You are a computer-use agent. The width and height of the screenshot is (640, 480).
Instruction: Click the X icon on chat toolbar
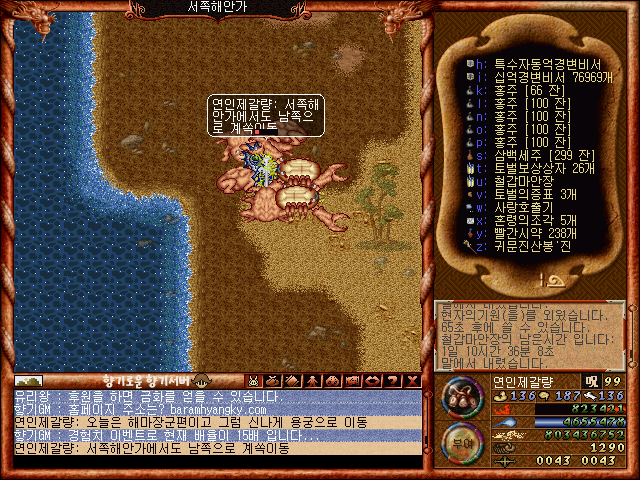click(414, 380)
